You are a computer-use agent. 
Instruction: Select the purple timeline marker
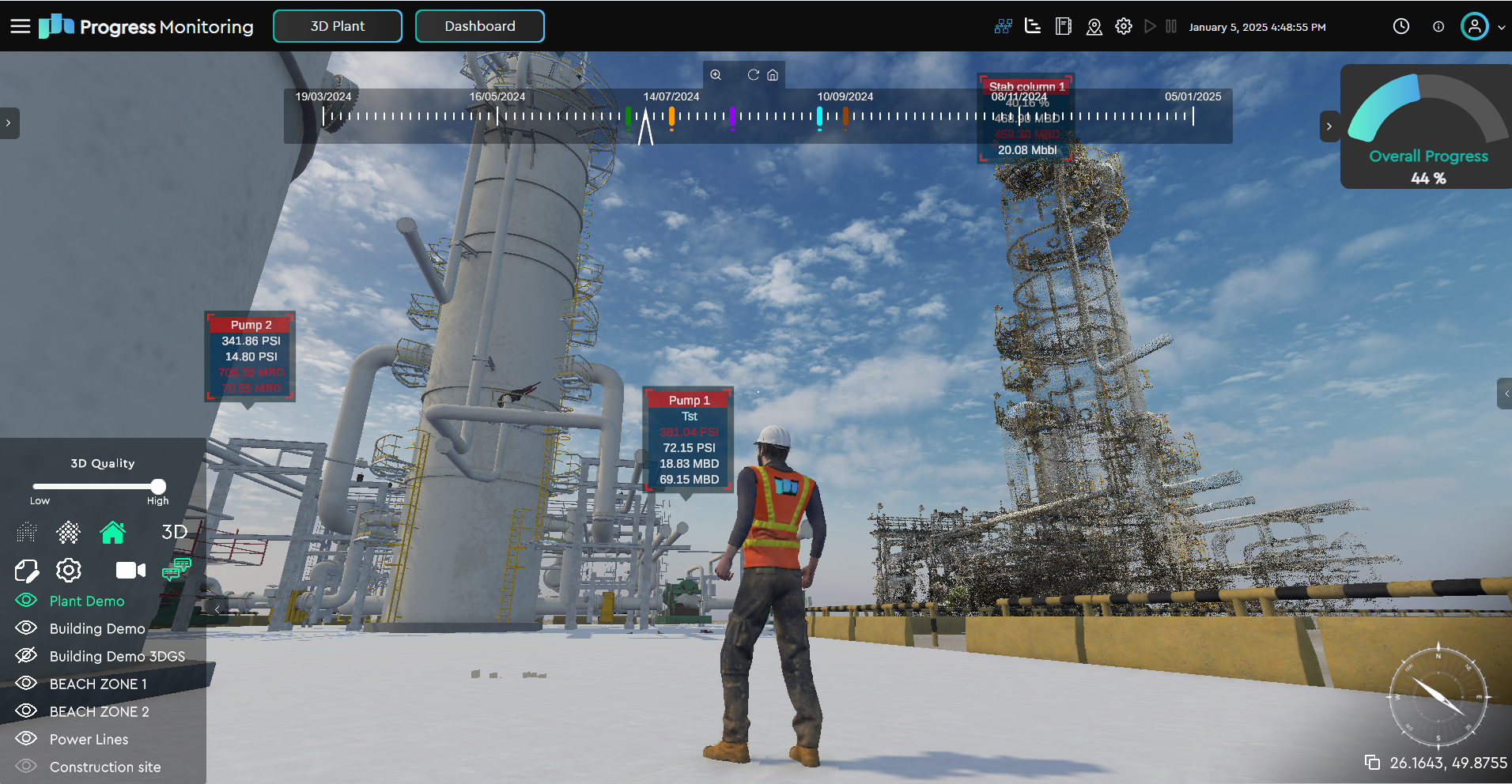coord(732,118)
